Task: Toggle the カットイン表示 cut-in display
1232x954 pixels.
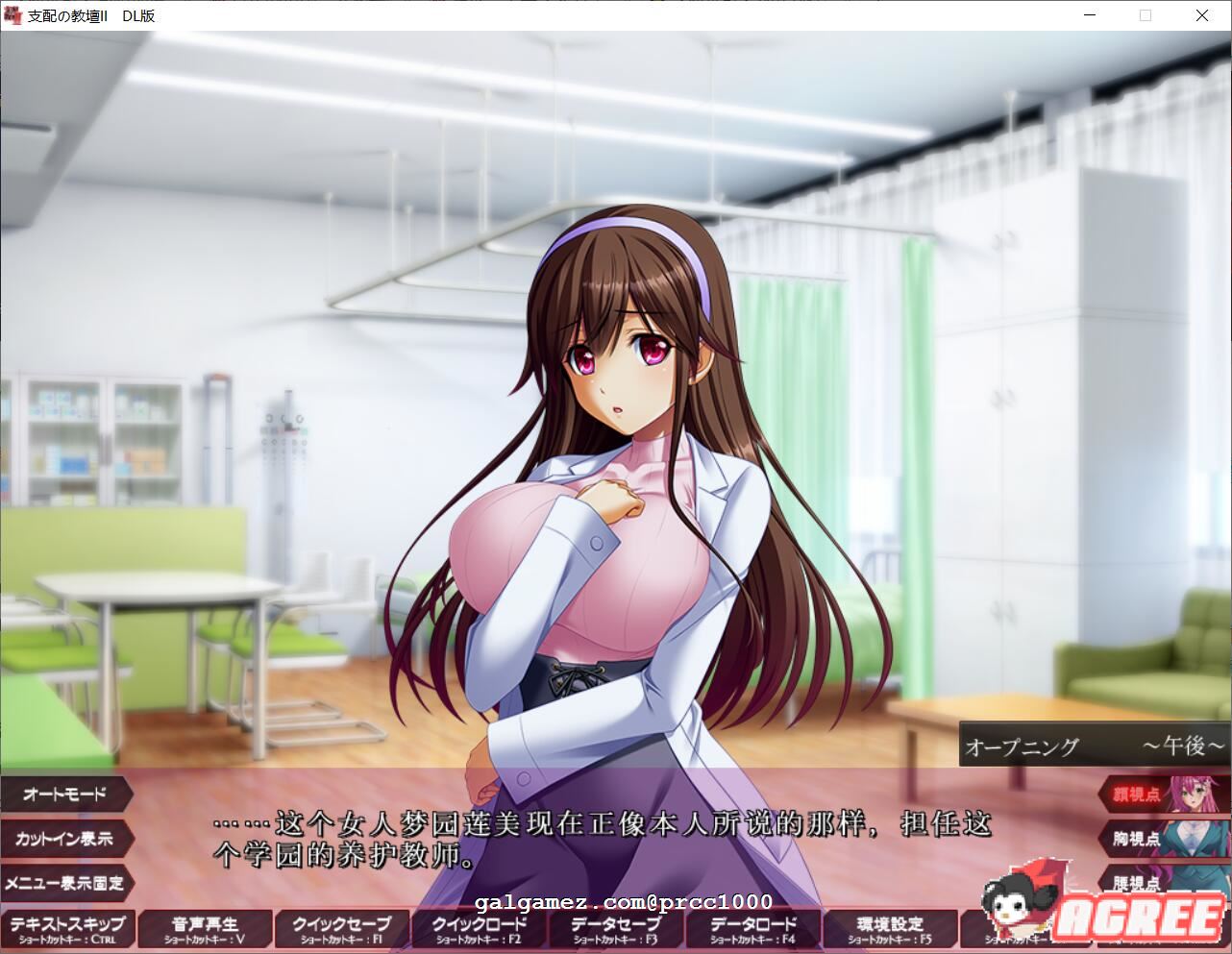Action: (x=62, y=840)
